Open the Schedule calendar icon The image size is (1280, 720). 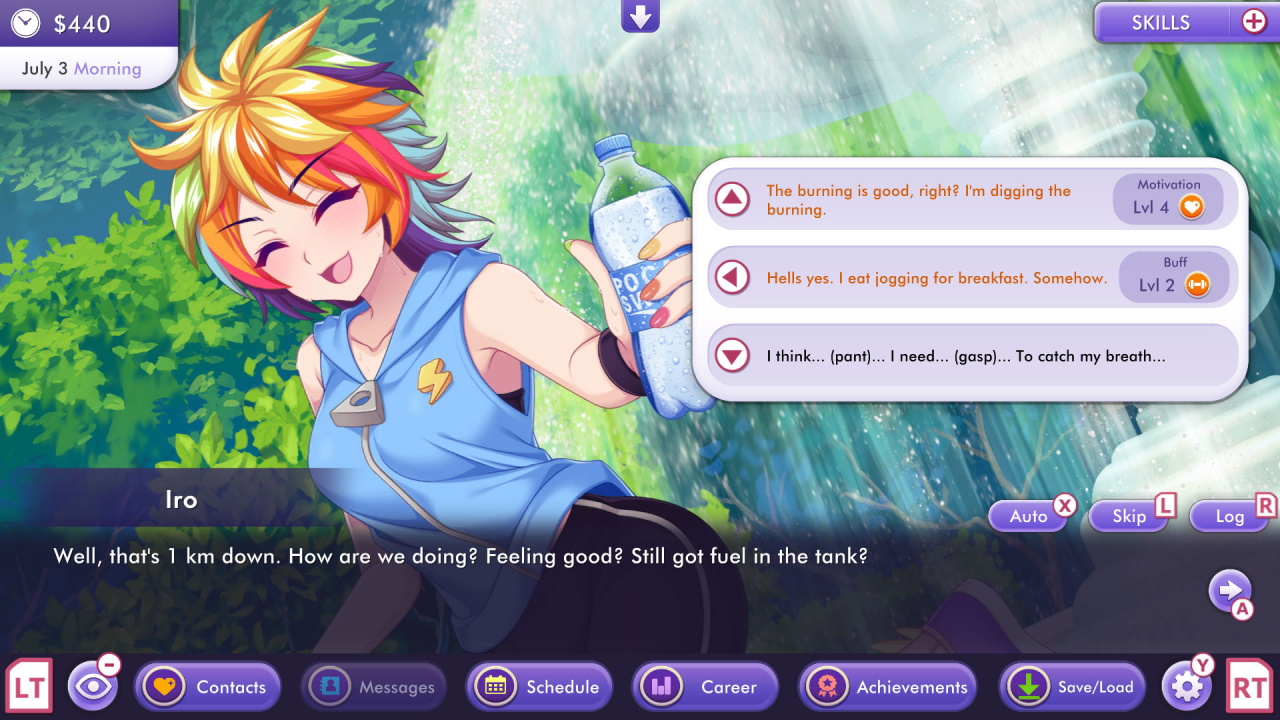(498, 686)
